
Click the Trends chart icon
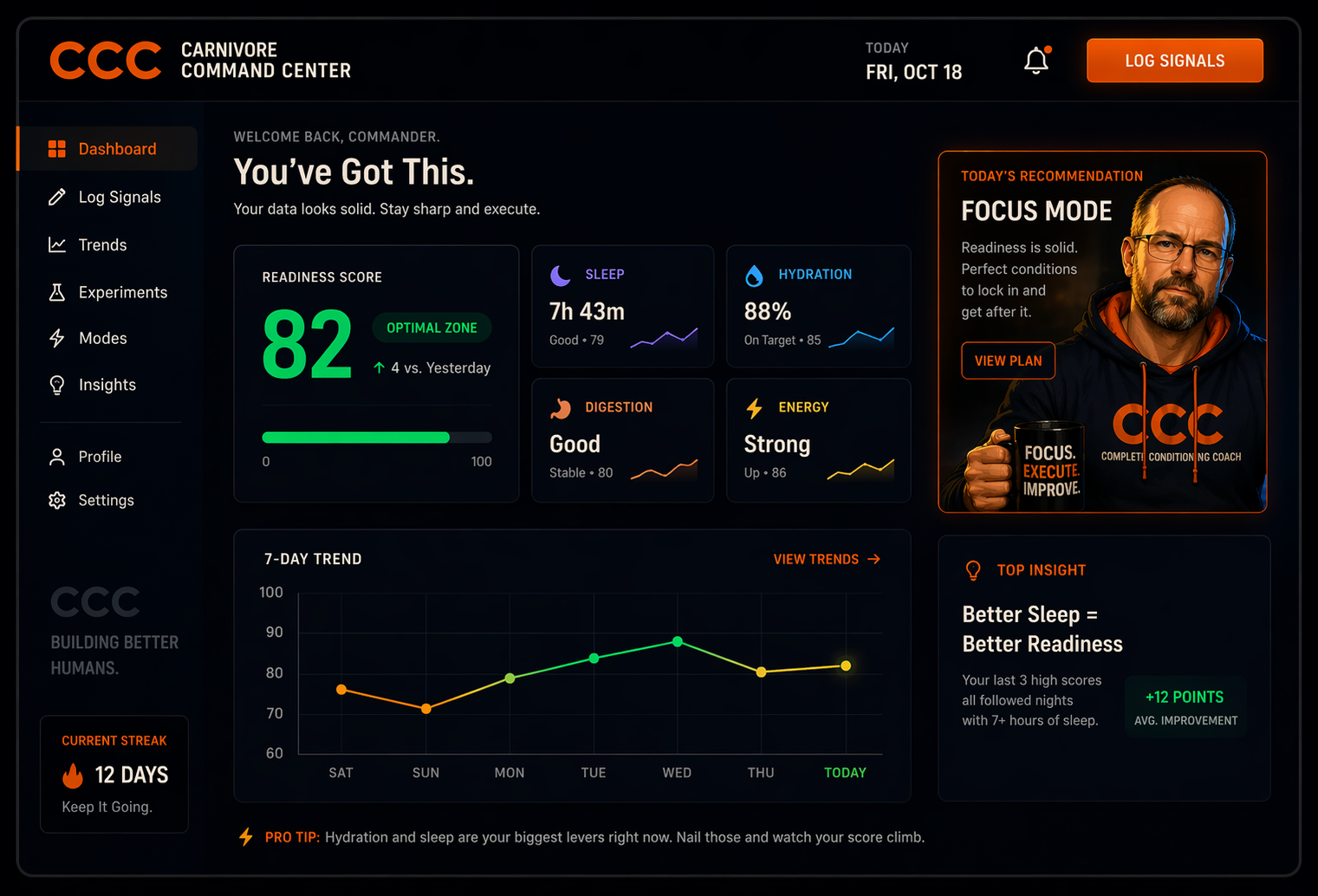[x=56, y=244]
